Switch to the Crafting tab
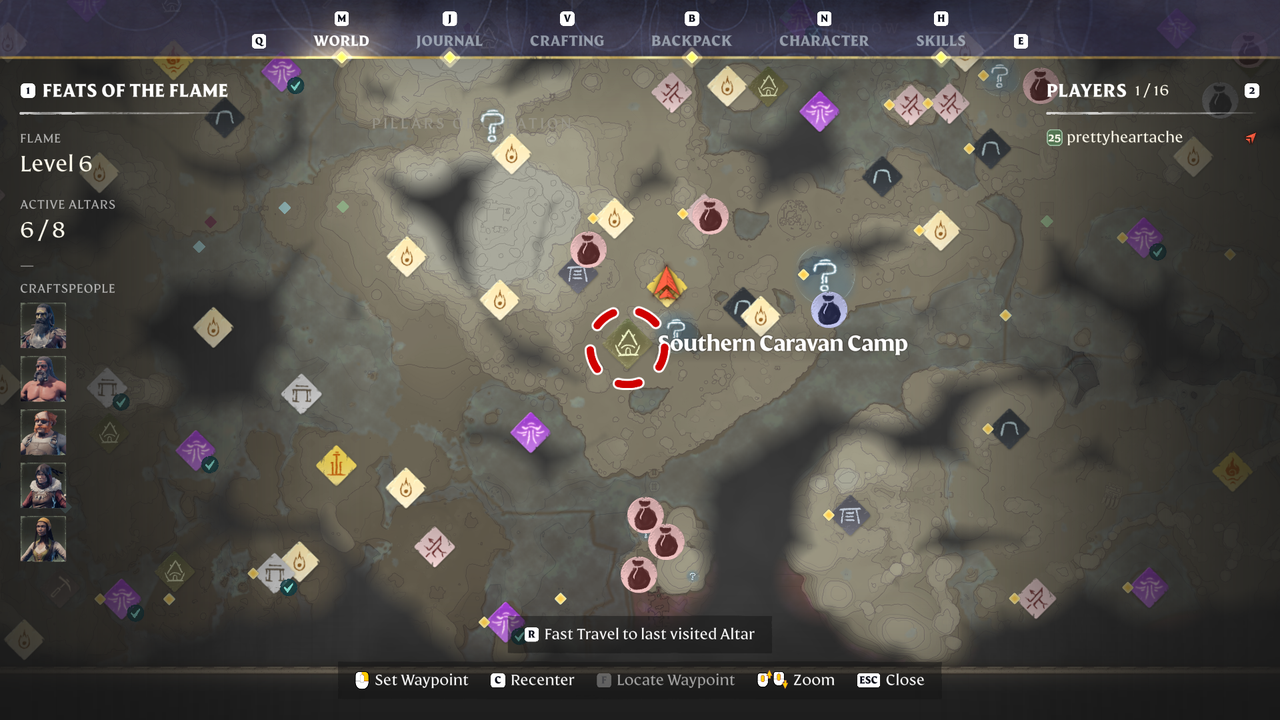This screenshot has height=720, width=1280. 566,41
